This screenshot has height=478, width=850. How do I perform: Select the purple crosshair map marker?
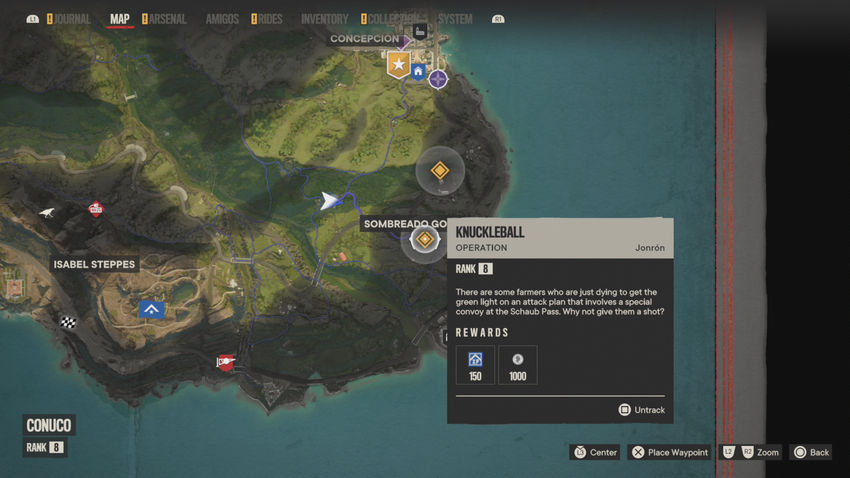(438, 78)
